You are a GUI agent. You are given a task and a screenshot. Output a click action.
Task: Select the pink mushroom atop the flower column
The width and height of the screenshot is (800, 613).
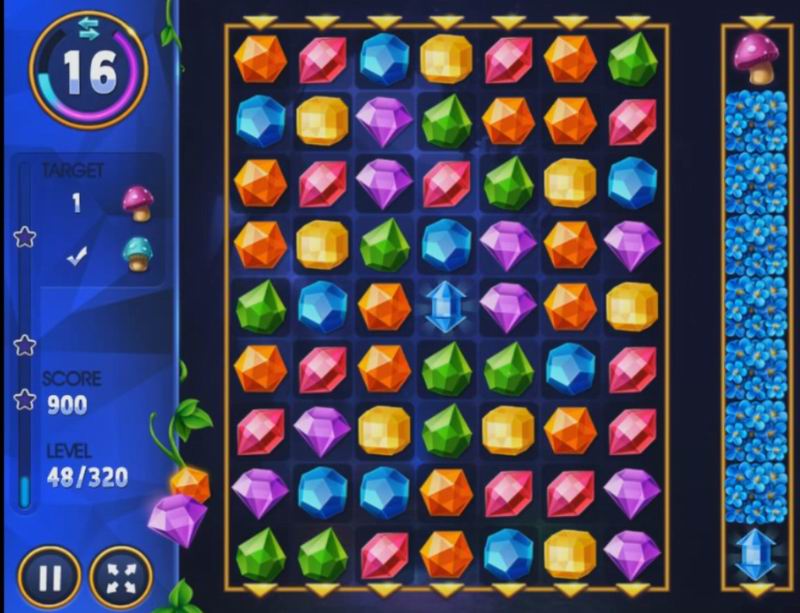pyautogui.click(x=757, y=57)
